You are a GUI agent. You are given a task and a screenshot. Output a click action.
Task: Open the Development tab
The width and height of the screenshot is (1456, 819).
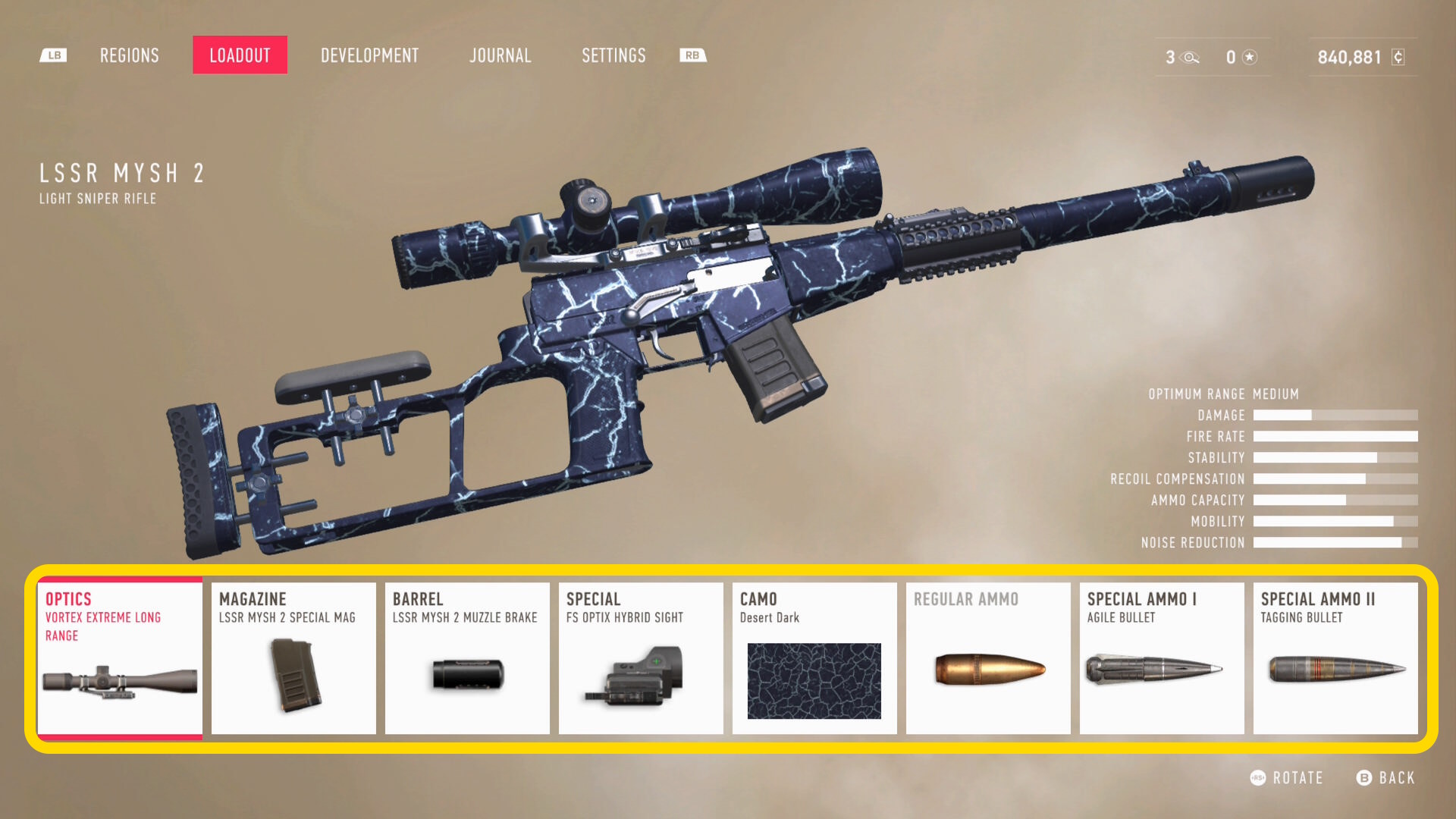click(369, 55)
